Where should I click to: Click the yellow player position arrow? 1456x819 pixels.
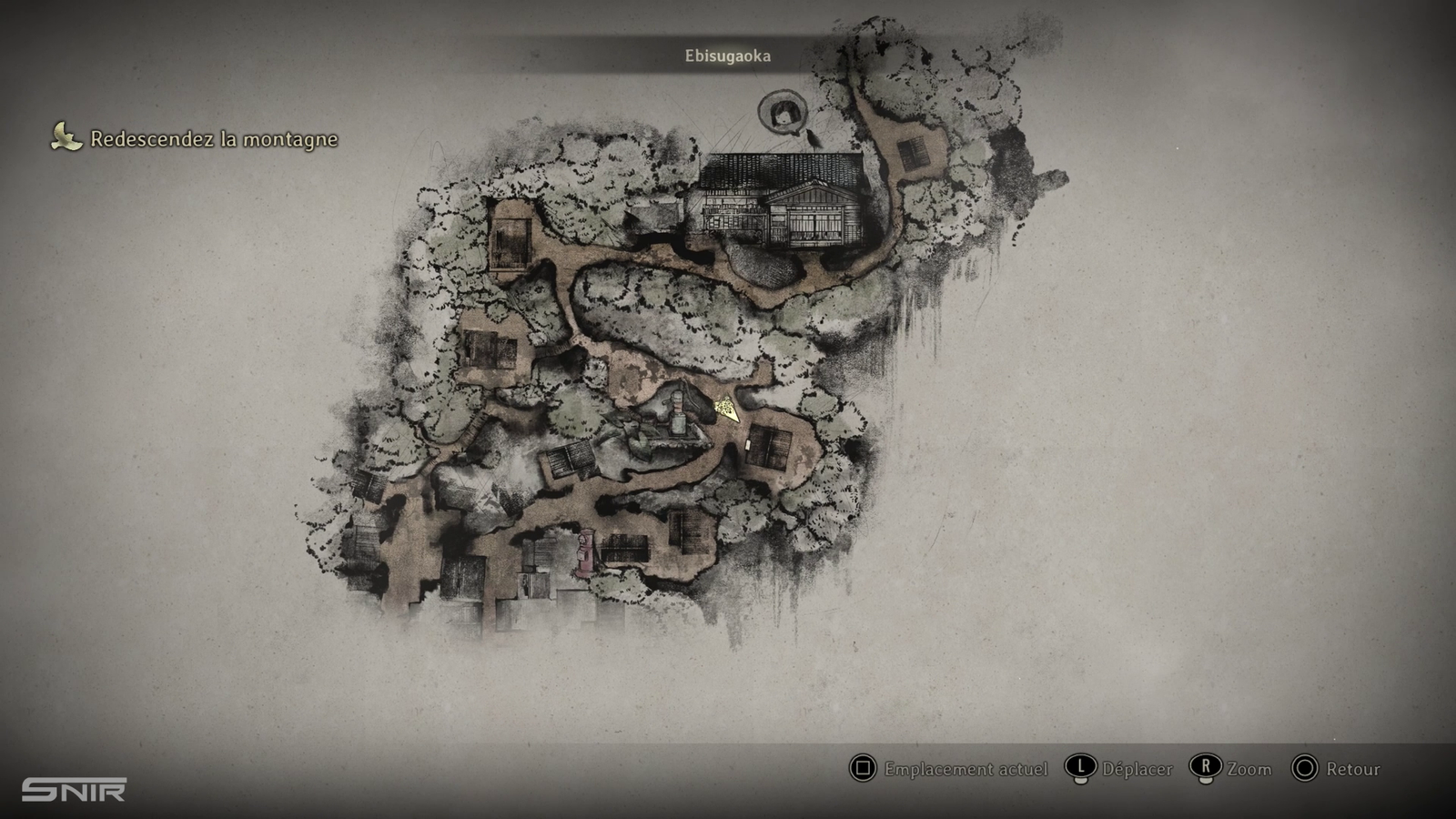[x=726, y=409]
